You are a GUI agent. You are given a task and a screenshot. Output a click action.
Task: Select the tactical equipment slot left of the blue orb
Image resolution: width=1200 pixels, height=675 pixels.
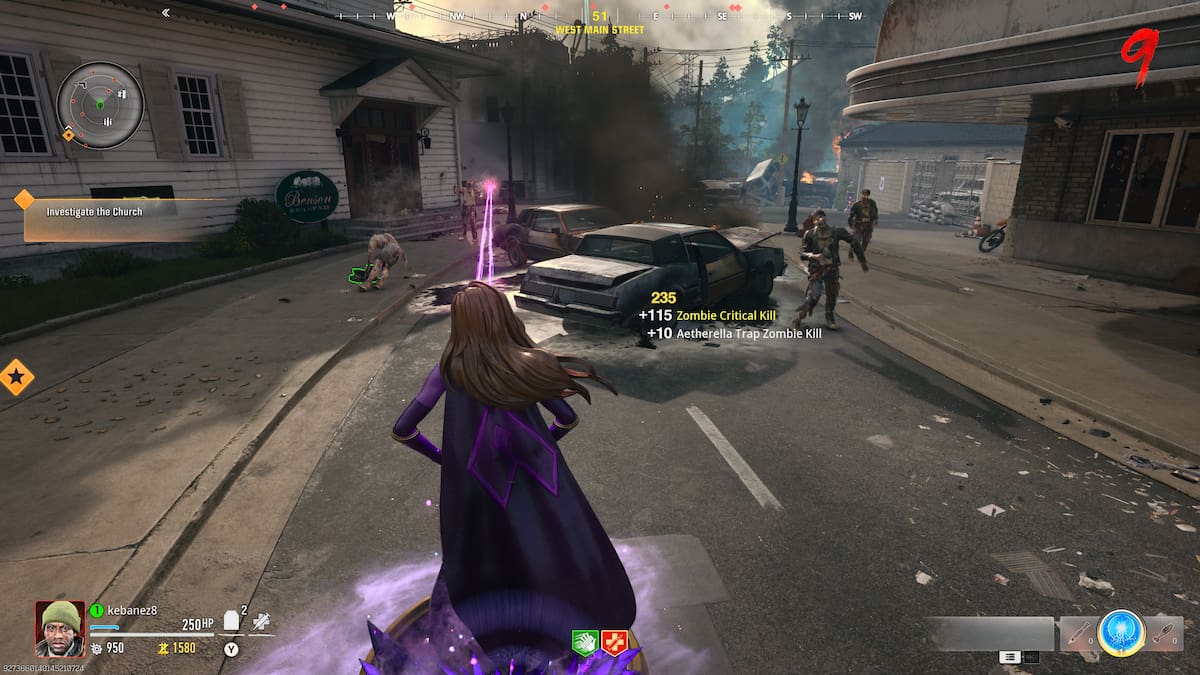click(1077, 631)
